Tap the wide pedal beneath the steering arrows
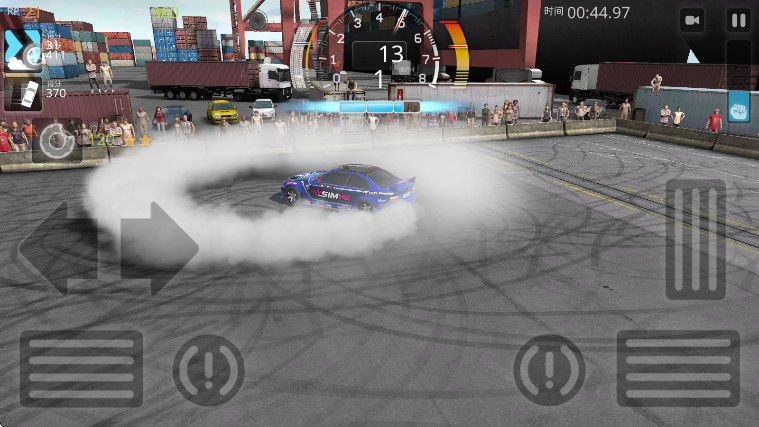The width and height of the screenshot is (759, 427). coord(81,368)
